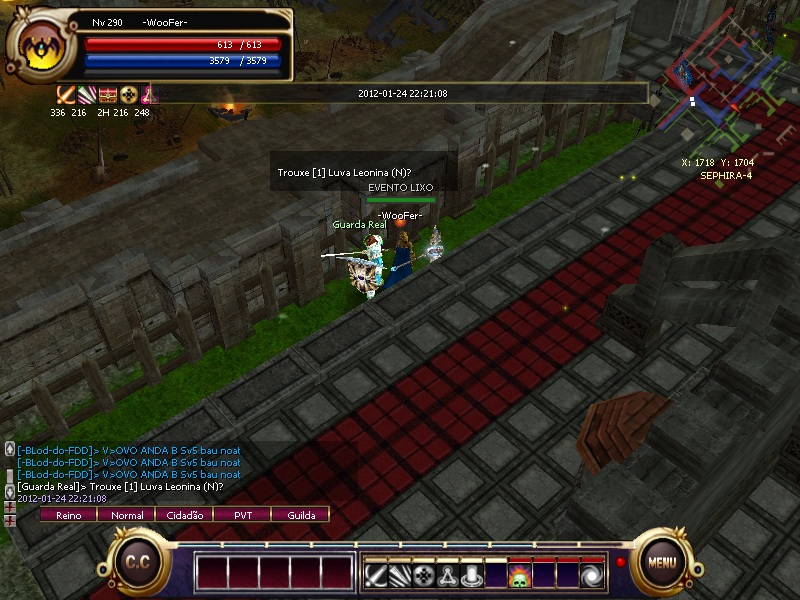
Task: Click the red indicator light beside hotbar
Action: pos(620,562)
